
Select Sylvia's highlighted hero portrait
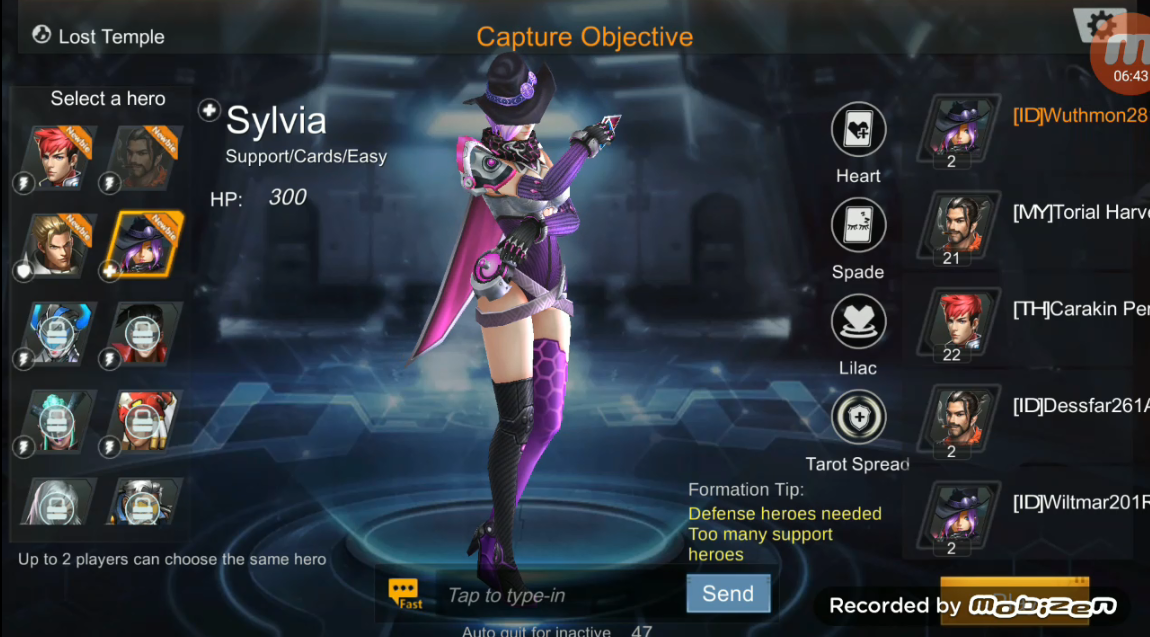pos(145,245)
